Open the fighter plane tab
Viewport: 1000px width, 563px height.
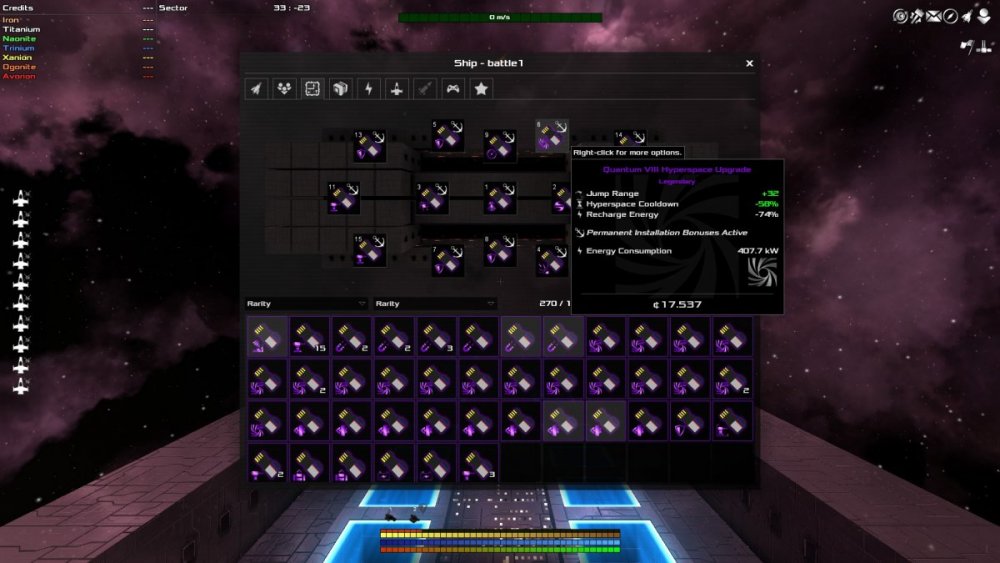[397, 89]
